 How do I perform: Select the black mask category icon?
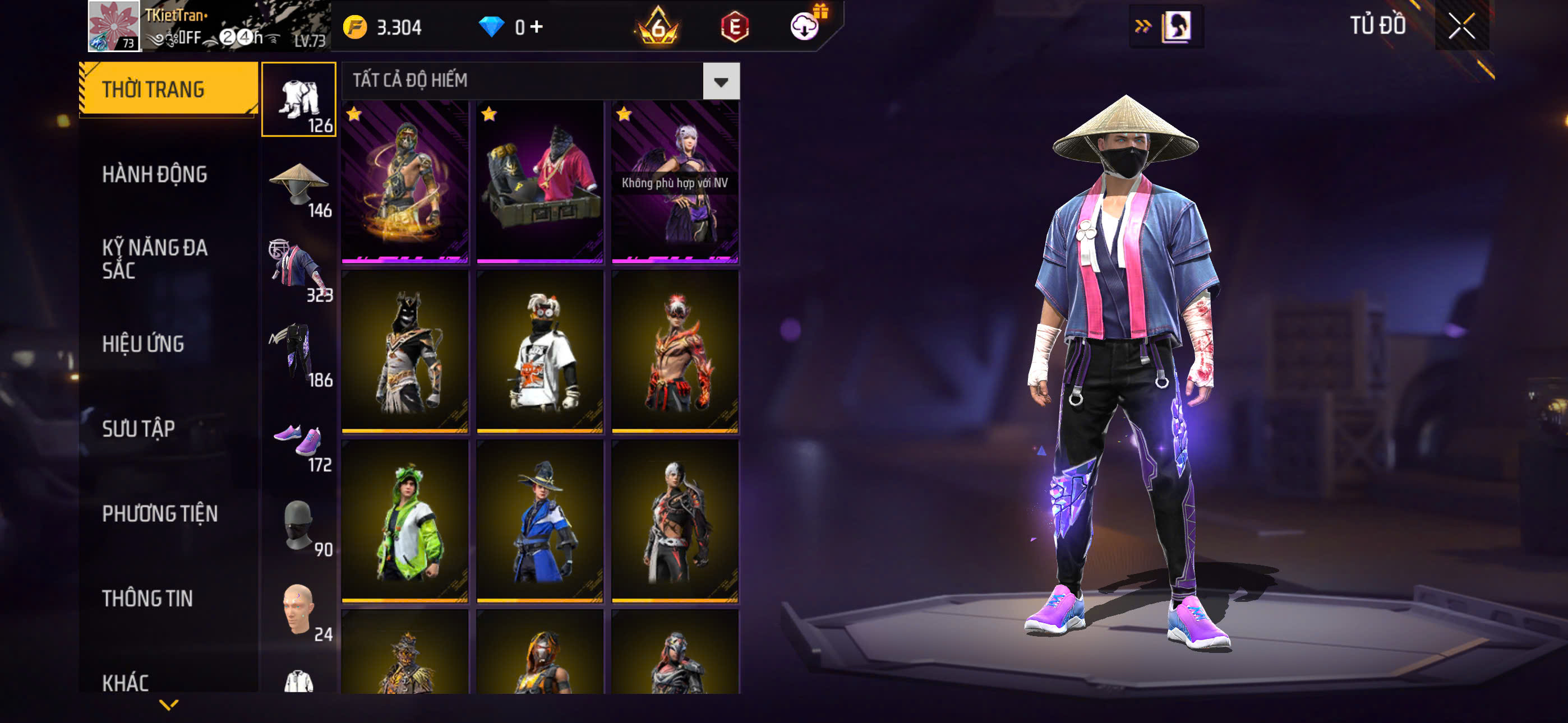pos(299,525)
